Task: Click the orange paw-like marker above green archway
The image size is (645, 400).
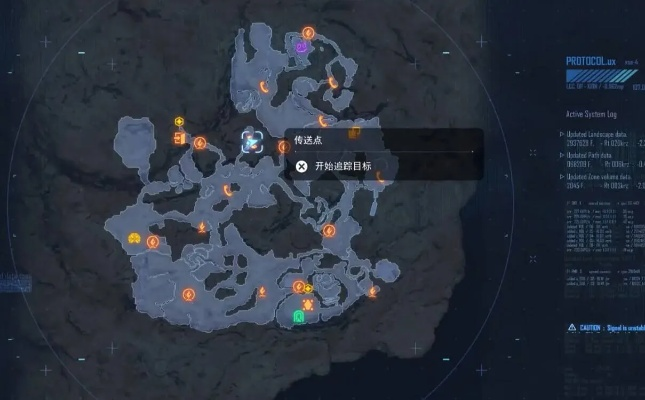Action: tap(308, 303)
